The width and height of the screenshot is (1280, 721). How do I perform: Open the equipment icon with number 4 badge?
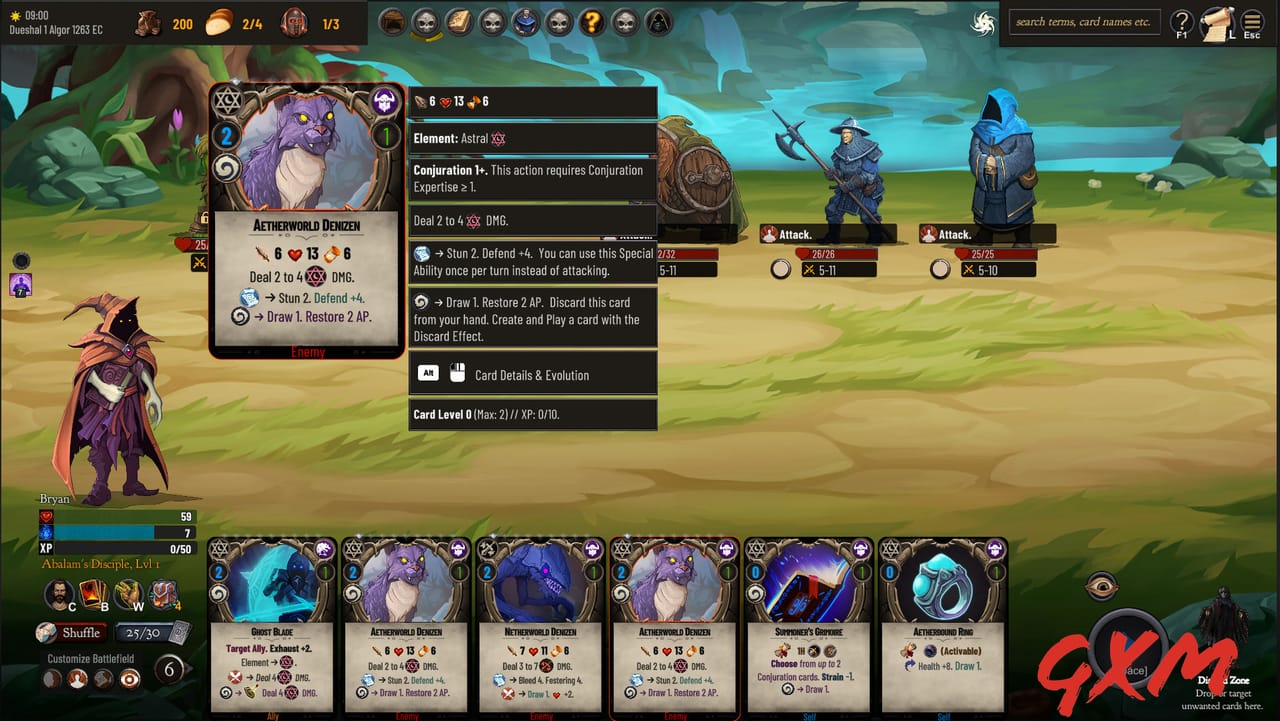[160, 593]
